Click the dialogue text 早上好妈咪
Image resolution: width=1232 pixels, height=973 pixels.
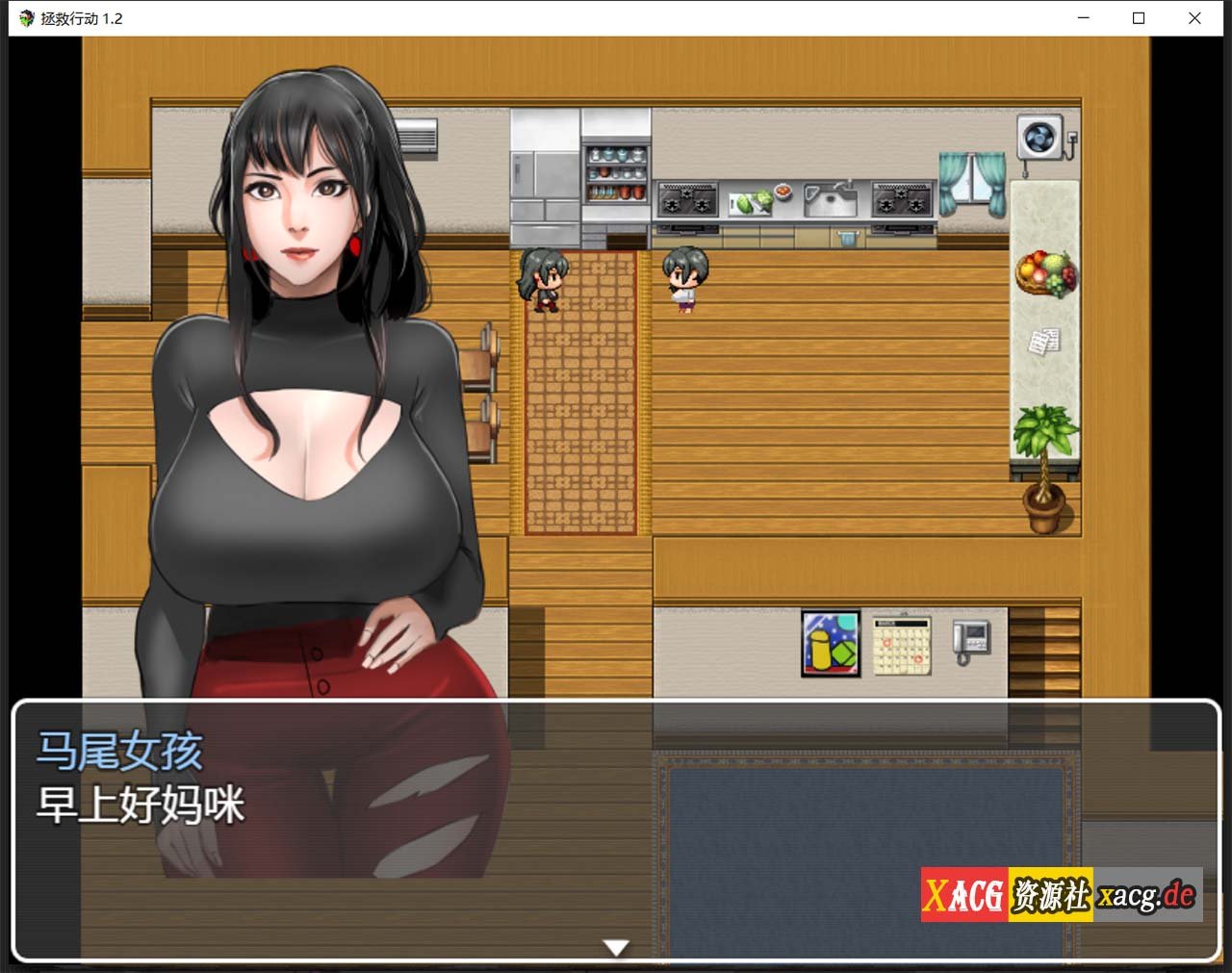click(142, 802)
